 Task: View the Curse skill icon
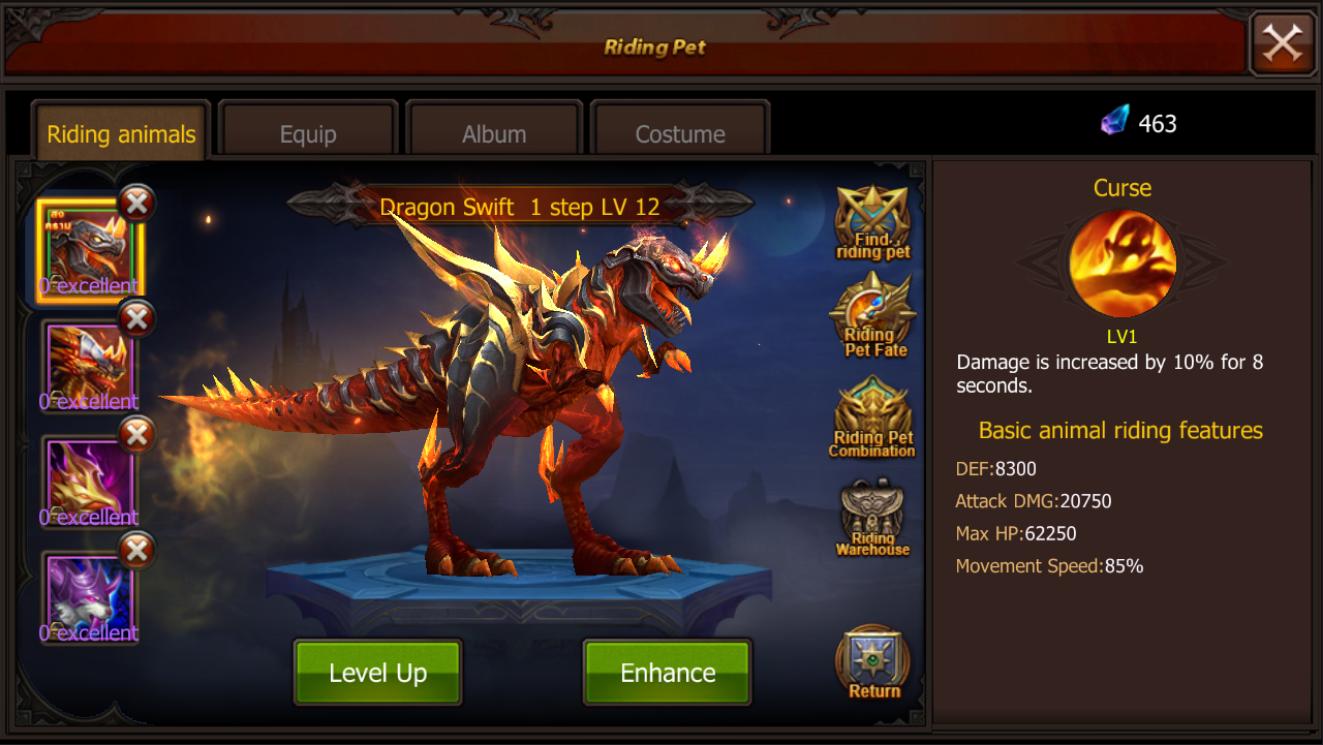click(x=1122, y=262)
